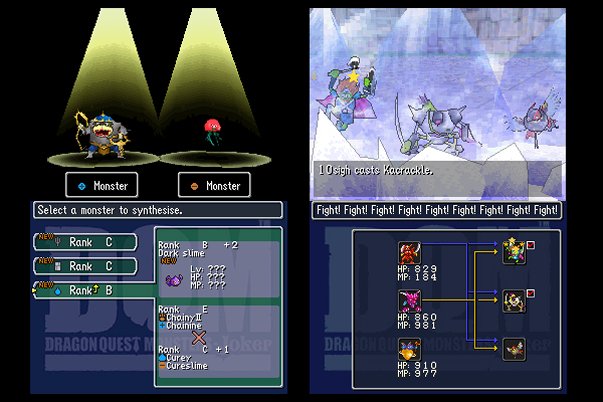Select the red party monster with HP 829
The height and width of the screenshot is (402, 603).
coord(409,253)
